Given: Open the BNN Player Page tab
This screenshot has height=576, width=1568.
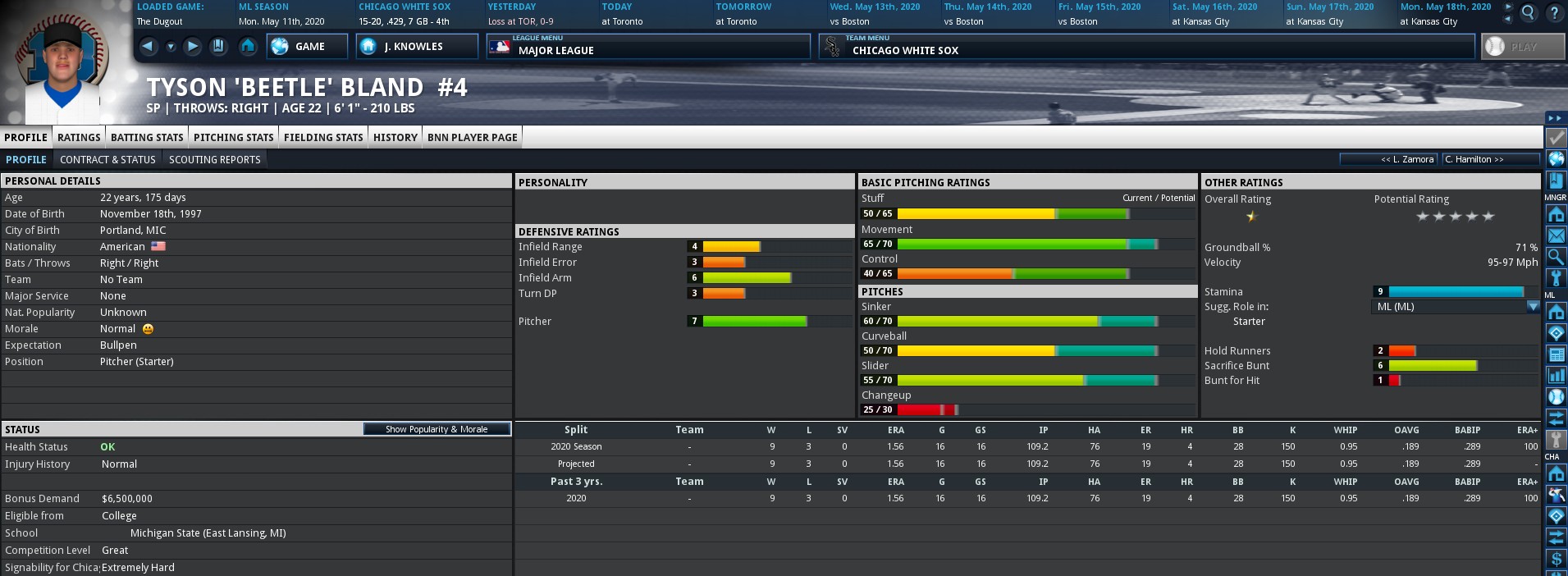Looking at the screenshot, I should [x=472, y=137].
